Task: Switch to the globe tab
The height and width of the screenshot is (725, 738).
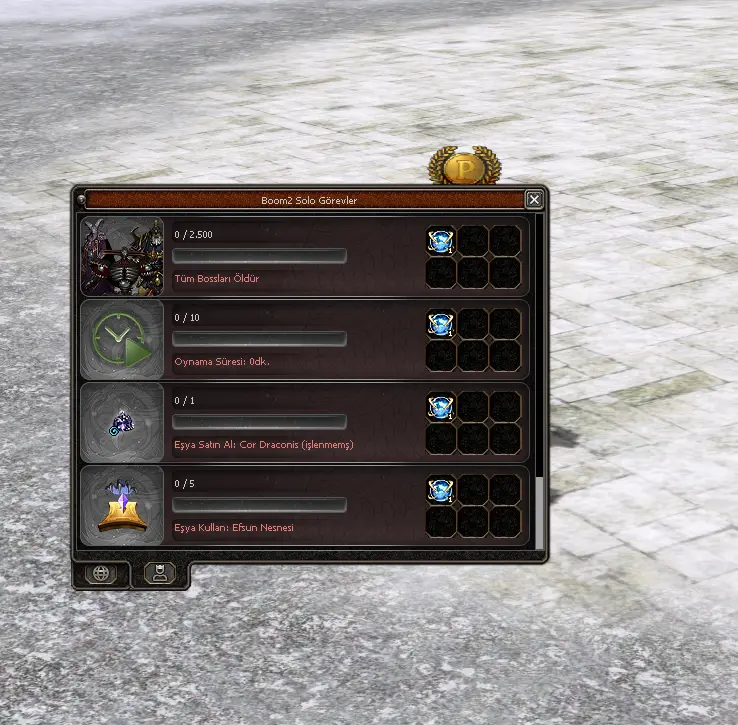Action: point(101,574)
